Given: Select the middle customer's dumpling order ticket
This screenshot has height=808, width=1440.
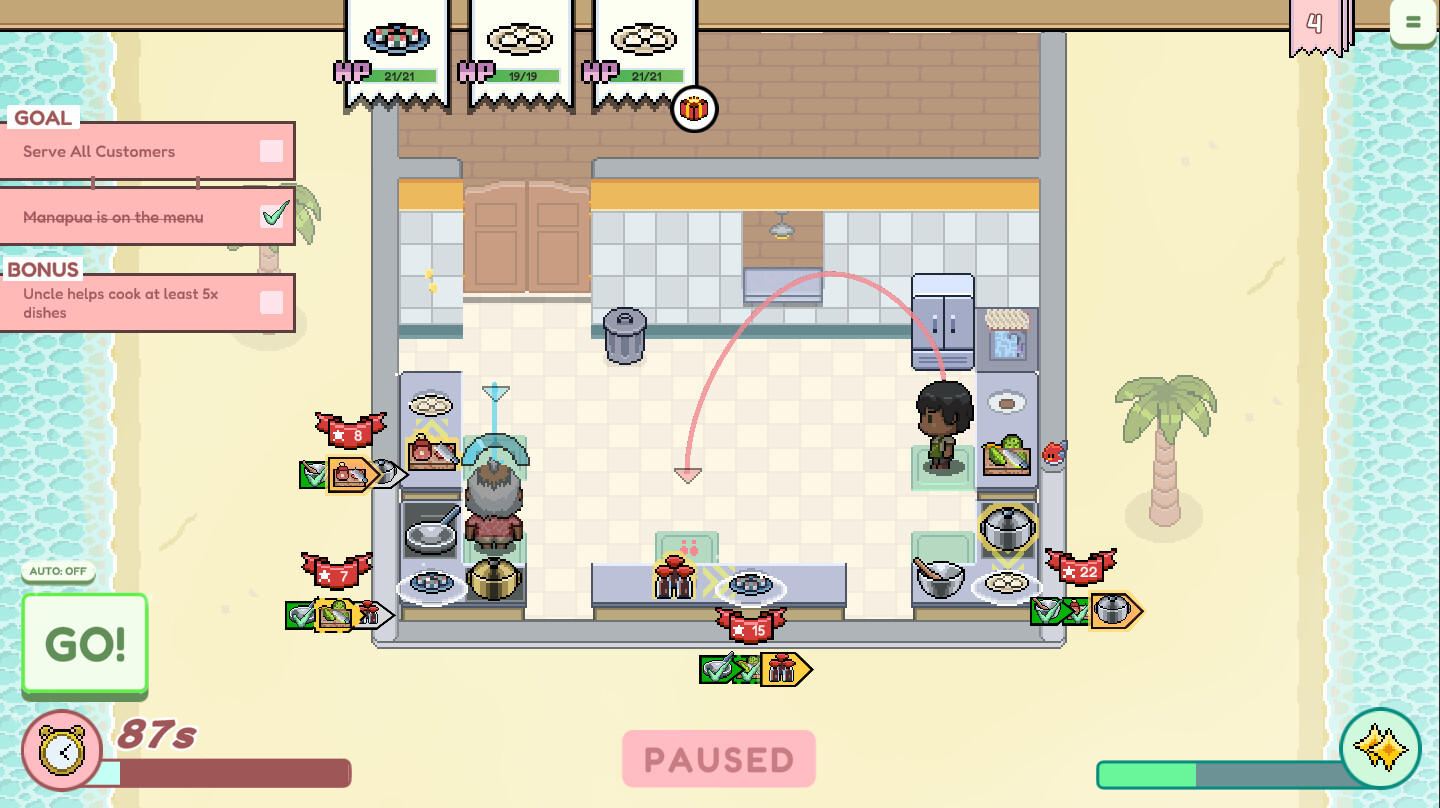Looking at the screenshot, I should point(520,40).
